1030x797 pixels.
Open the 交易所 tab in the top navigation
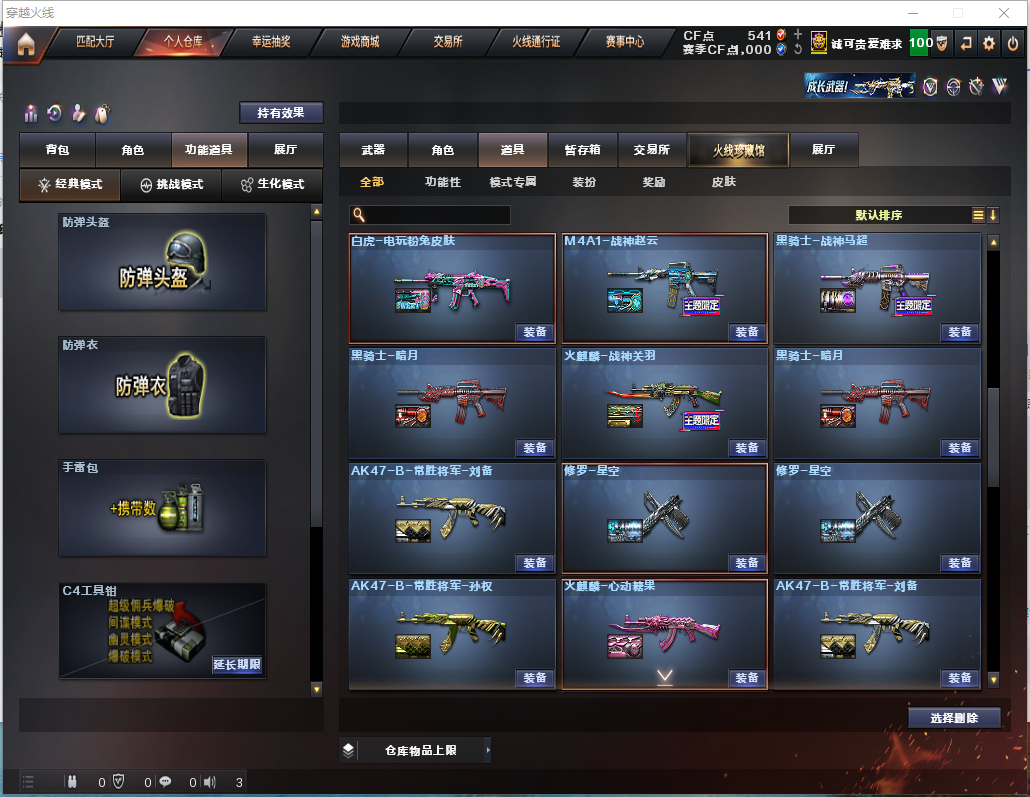click(x=448, y=42)
